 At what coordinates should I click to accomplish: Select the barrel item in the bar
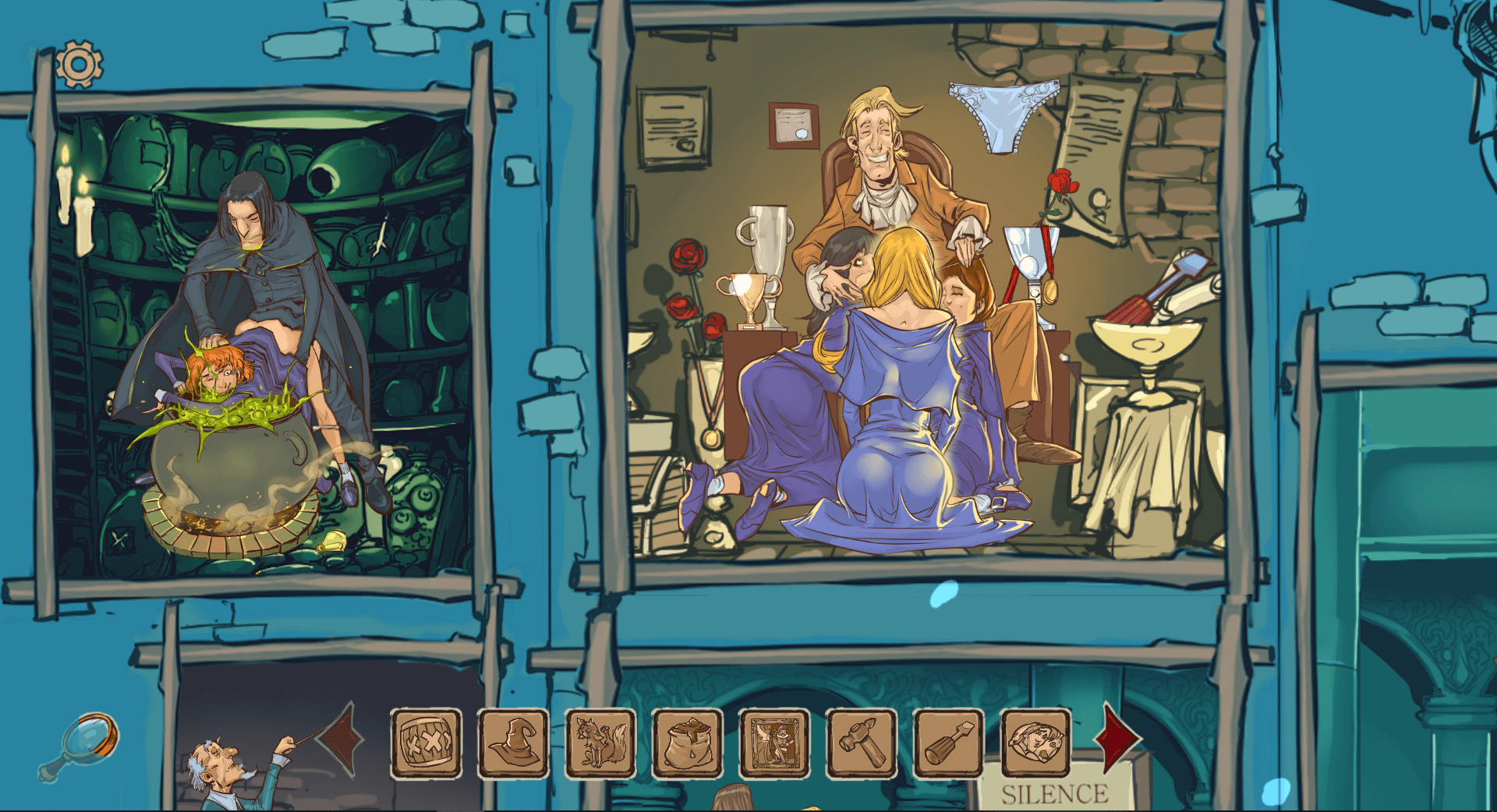[x=426, y=743]
